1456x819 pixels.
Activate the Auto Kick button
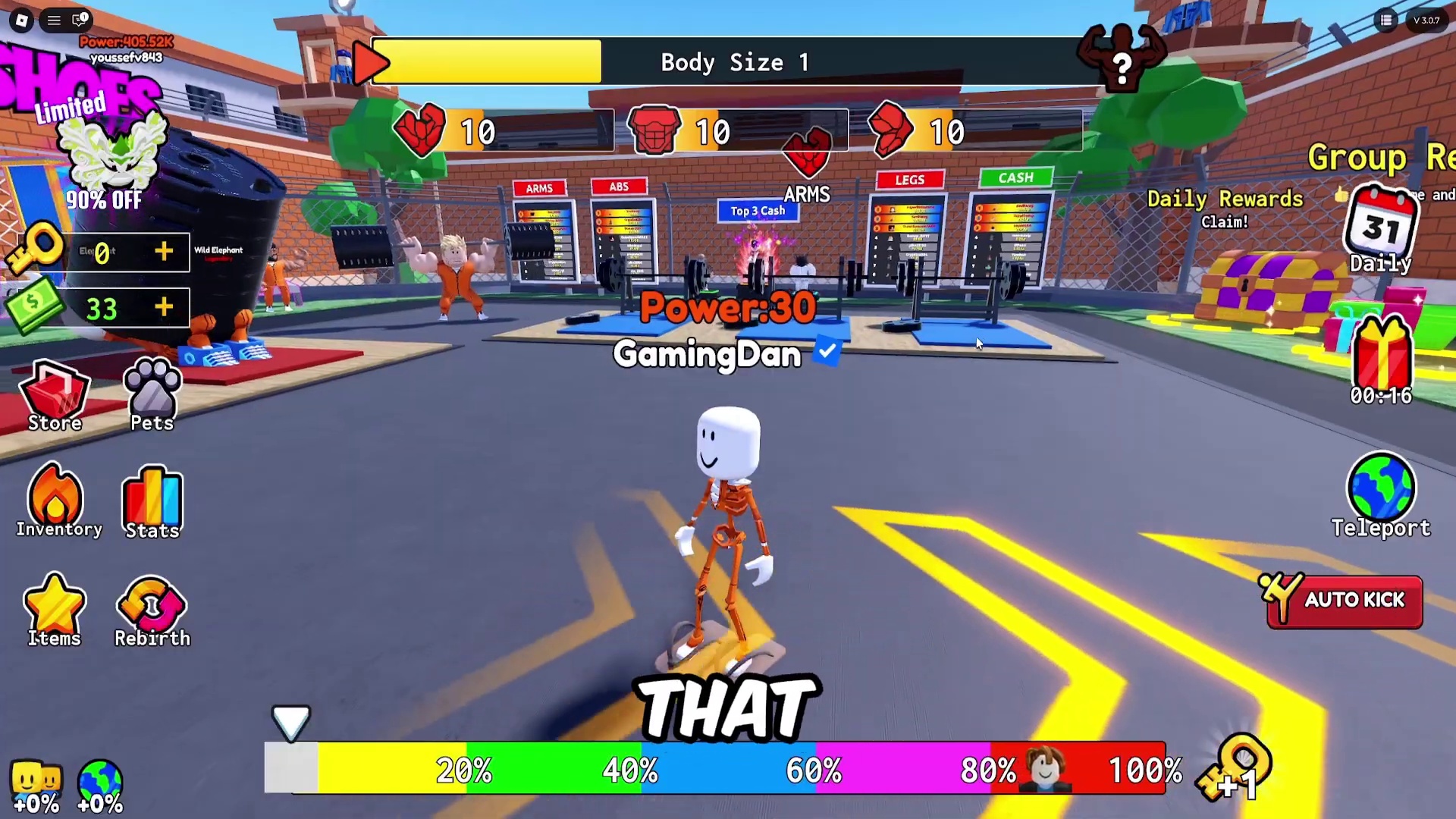tap(1345, 601)
